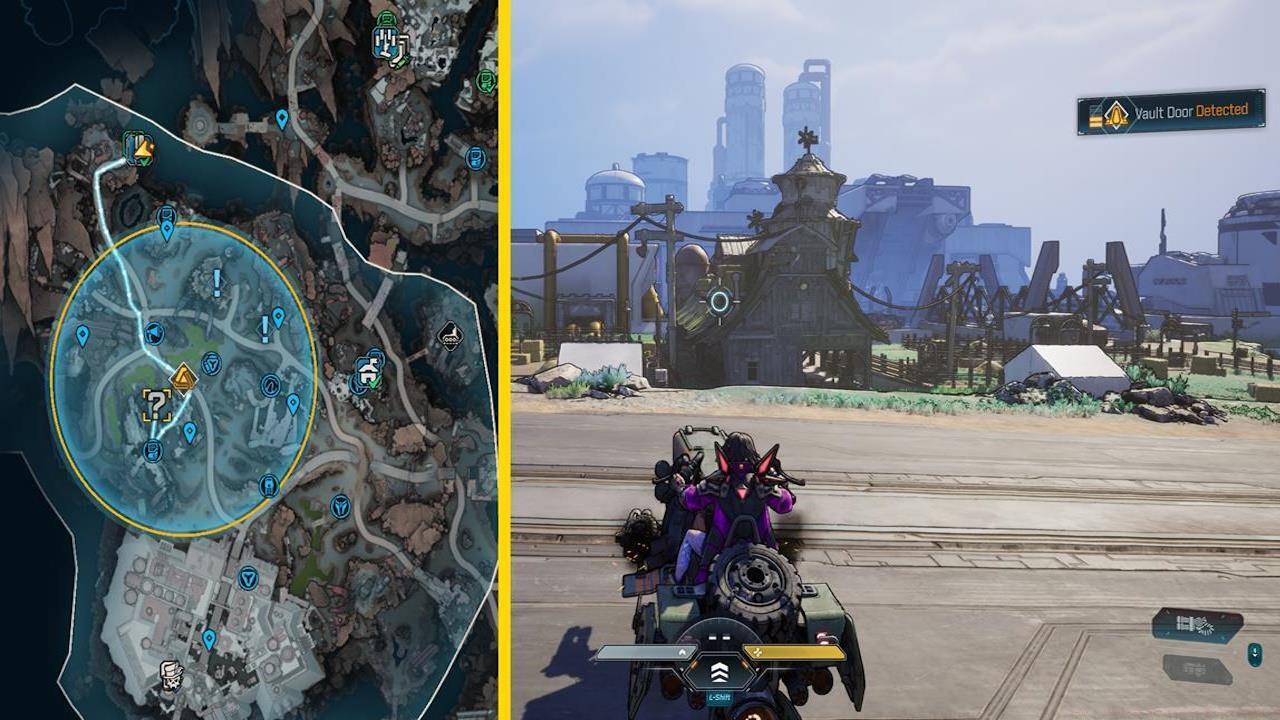The image size is (1280, 720).
Task: Click the first exclamation side-mission marker
Action: (x=216, y=280)
